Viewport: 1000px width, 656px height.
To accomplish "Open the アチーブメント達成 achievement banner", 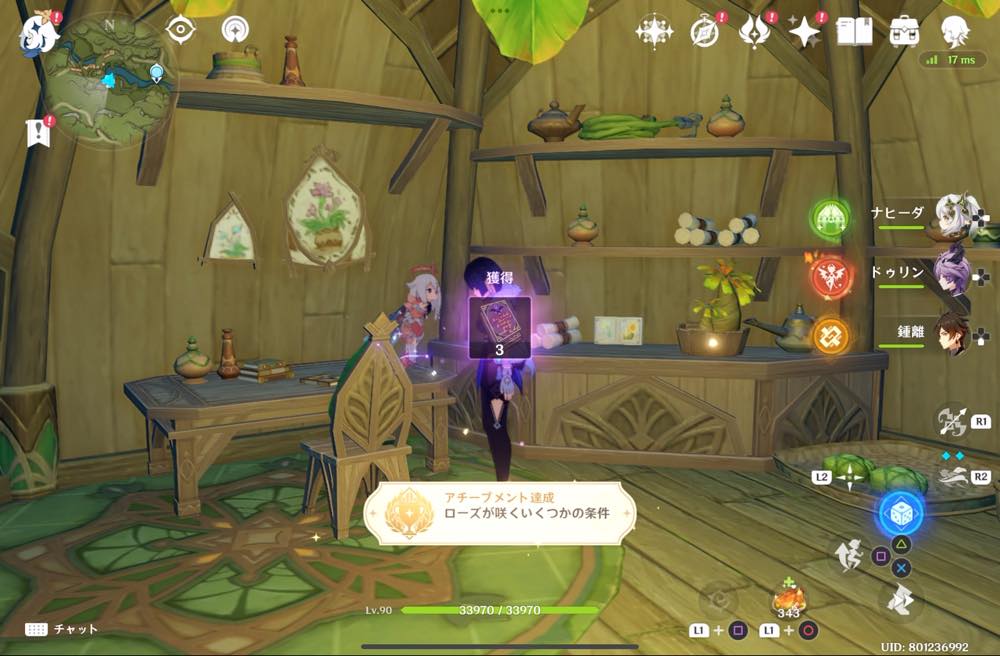I will coord(499,514).
